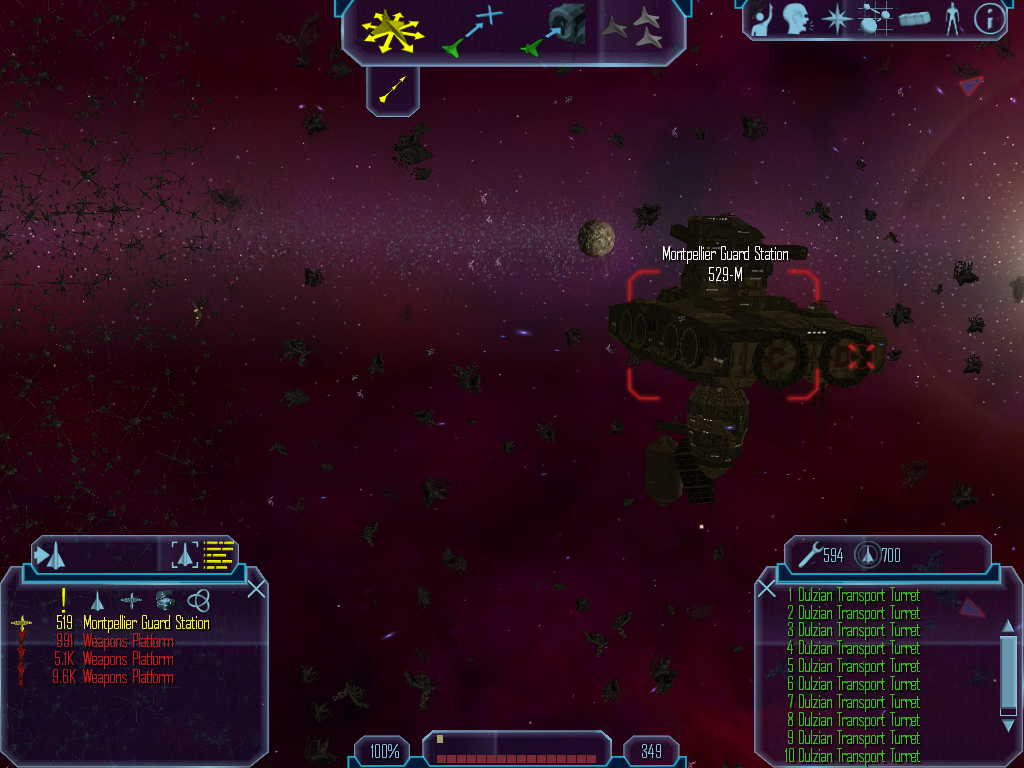
Task: Select the 991 Weapons Platform entry
Action: [x=128, y=642]
